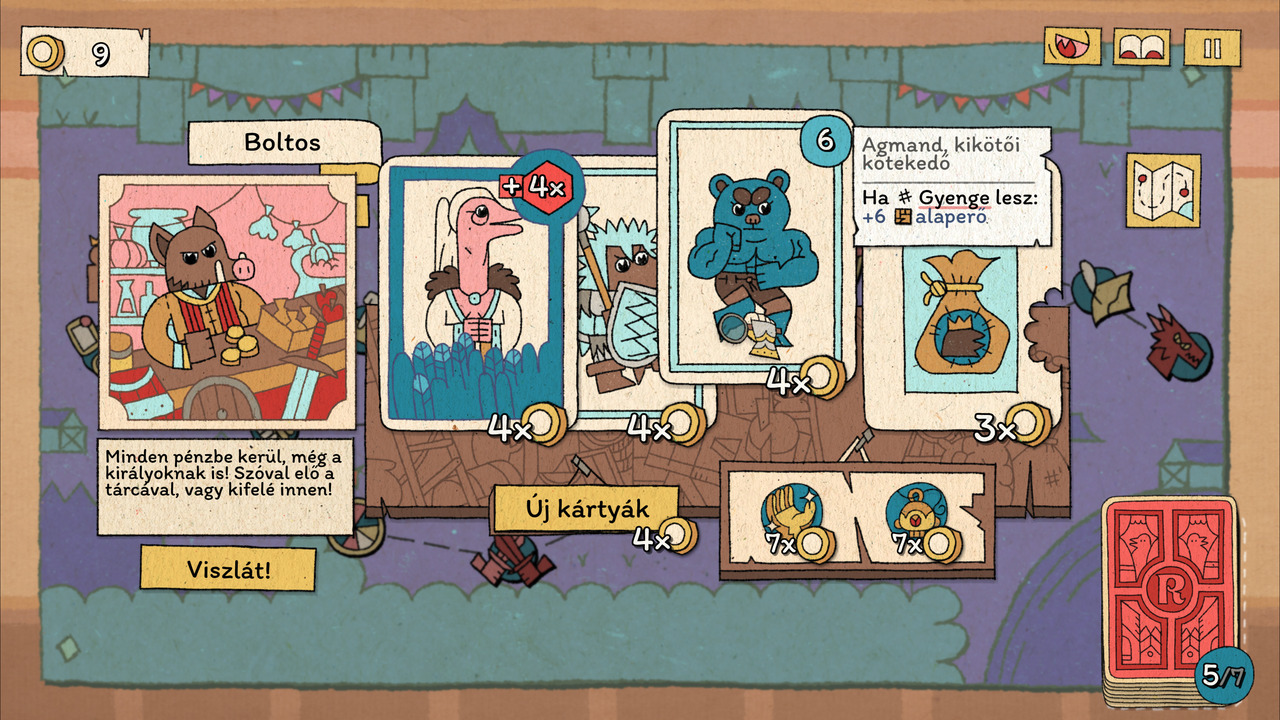
Task: Buy the torn money bag item
Action: (960, 320)
